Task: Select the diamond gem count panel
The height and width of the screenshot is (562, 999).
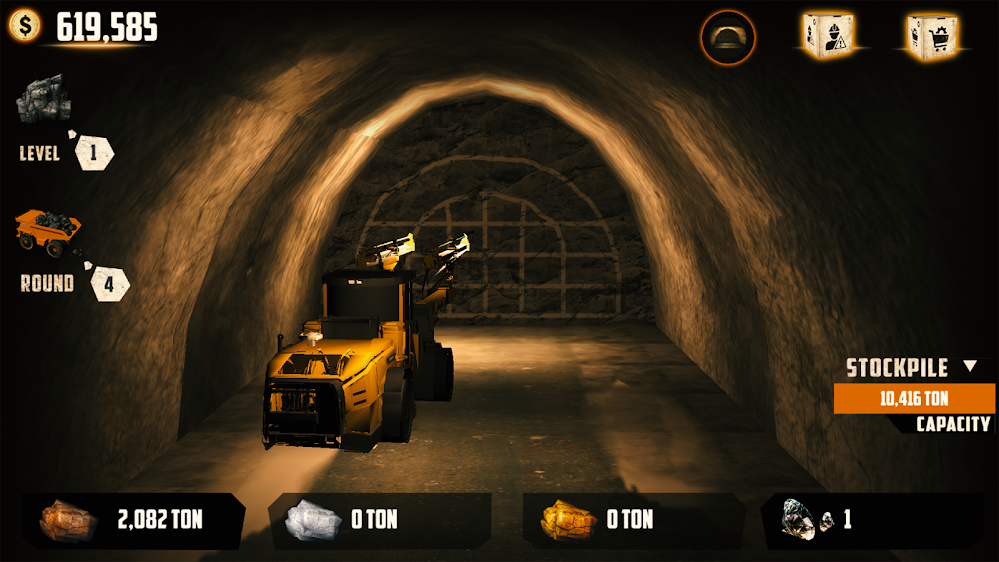Action: coord(870,520)
